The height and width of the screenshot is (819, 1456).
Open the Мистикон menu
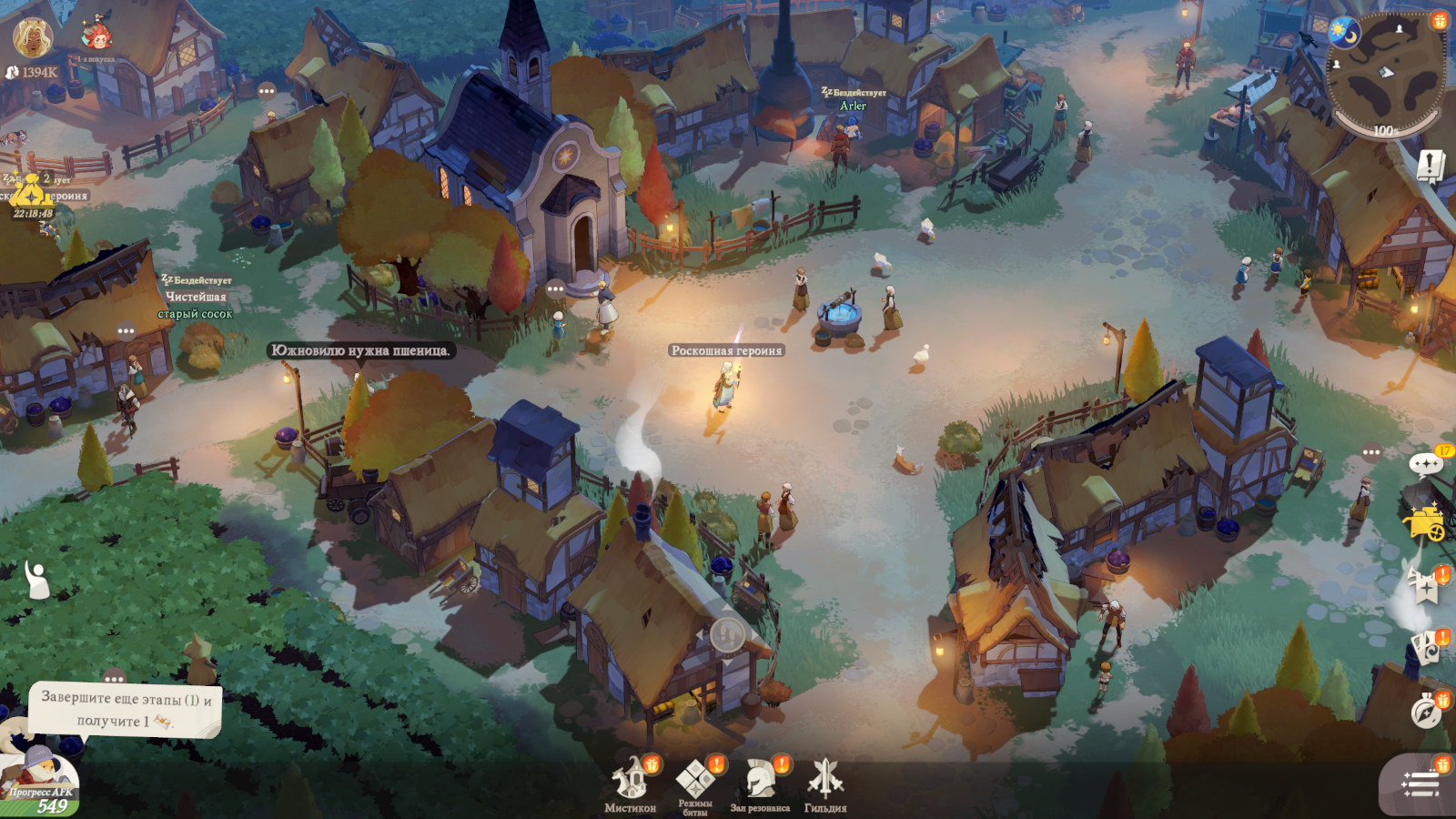(x=630, y=784)
